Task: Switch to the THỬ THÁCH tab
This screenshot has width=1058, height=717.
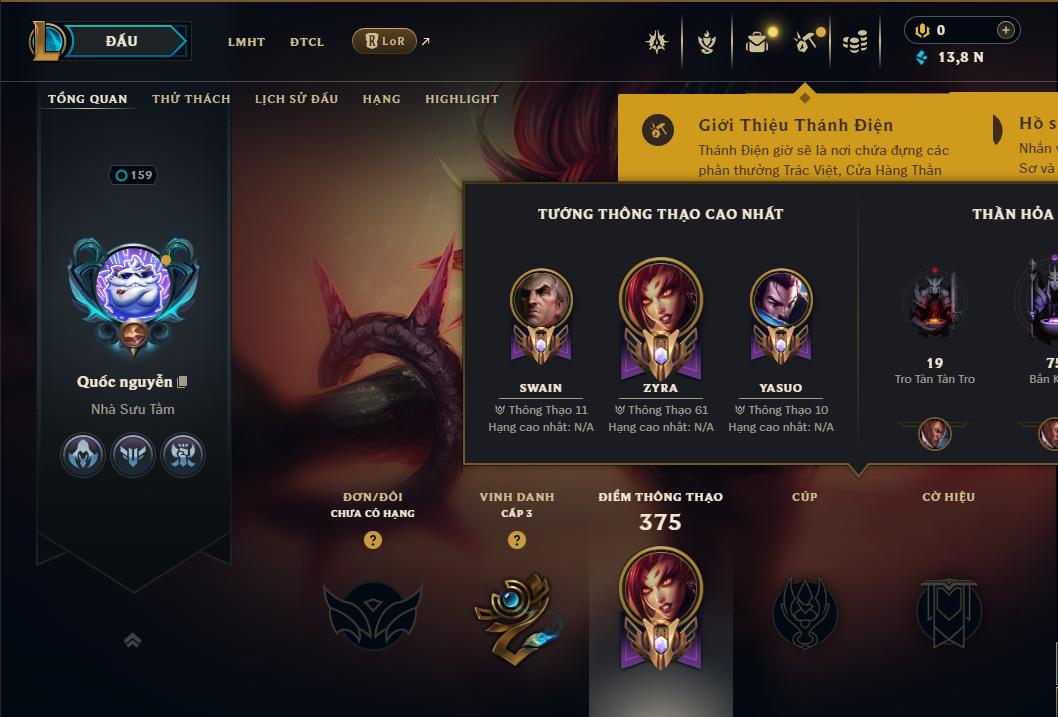Action: (191, 99)
